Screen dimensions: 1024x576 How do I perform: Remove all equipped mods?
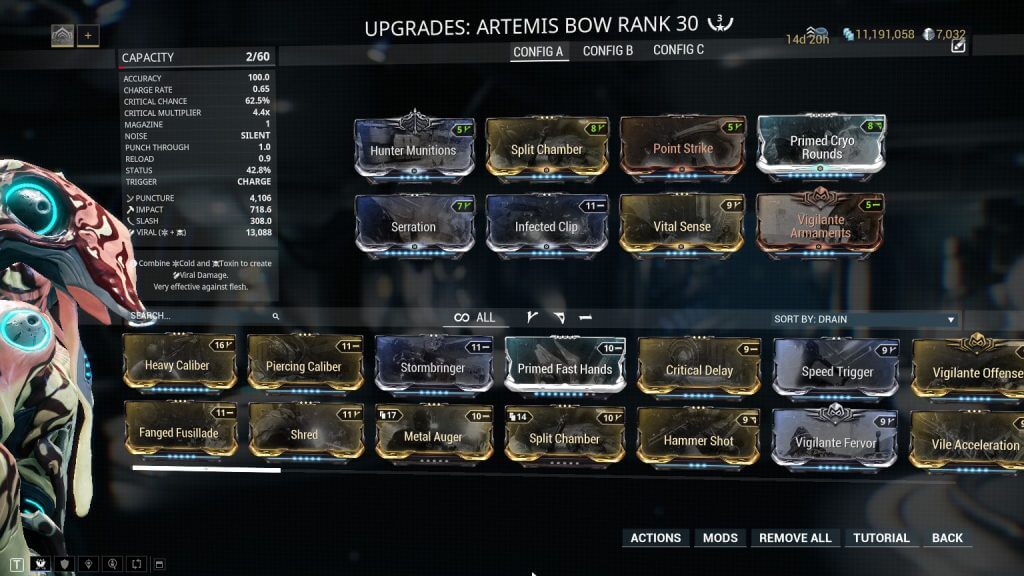click(795, 538)
